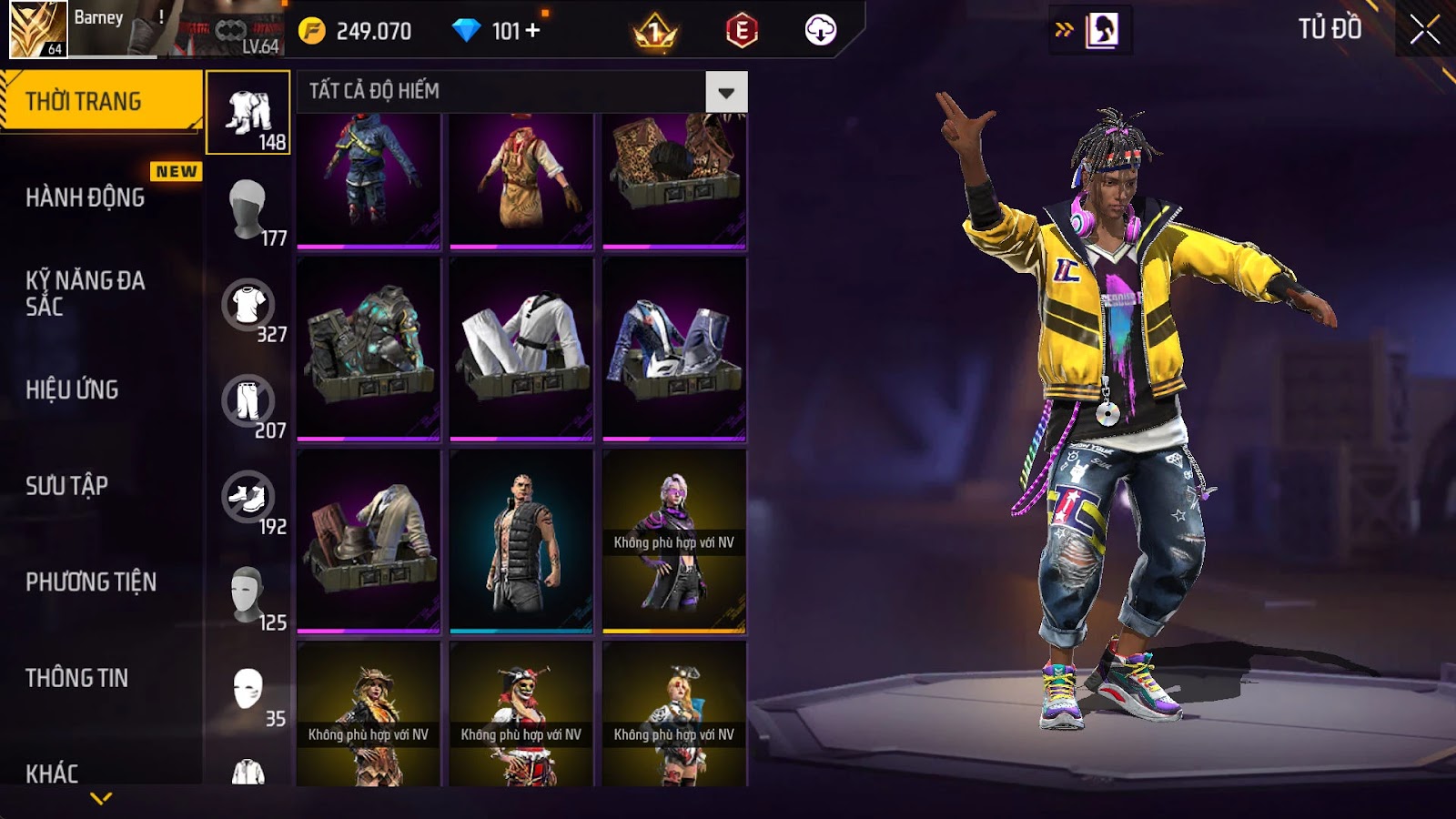Go to the Sưu Tập collection
Screen dimensions: 1456x819
(67, 486)
